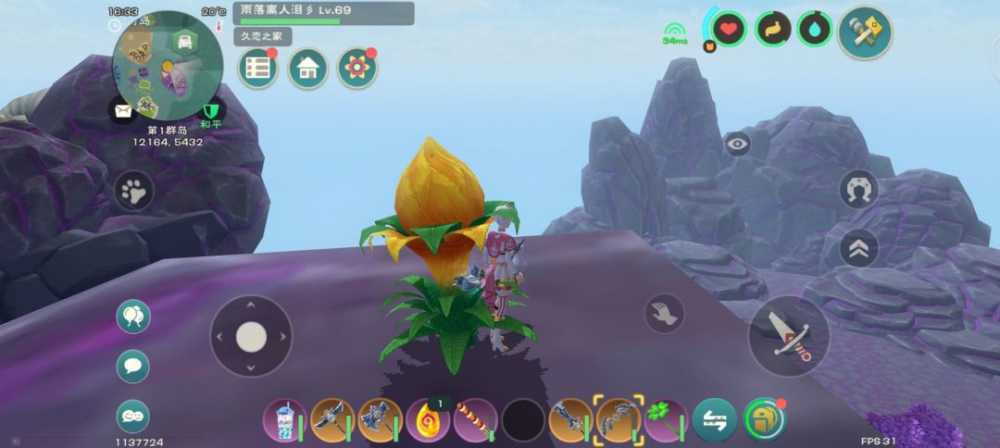The height and width of the screenshot is (448, 1000).
Task: Open the red flower event icon
Action: [x=356, y=68]
